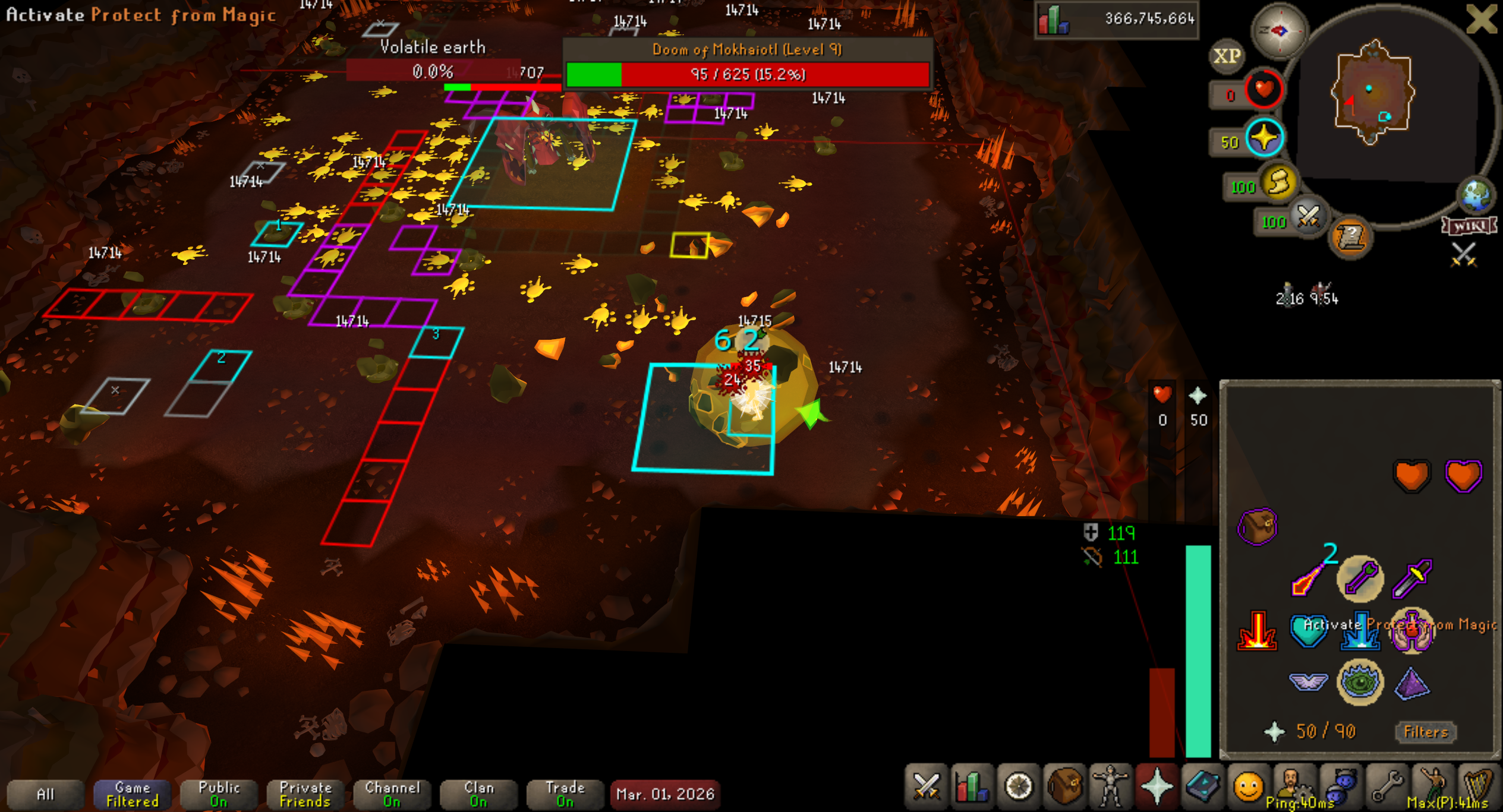This screenshot has height=812, width=1503.
Task: Open the Inventory backpack tab
Action: 1064,786
